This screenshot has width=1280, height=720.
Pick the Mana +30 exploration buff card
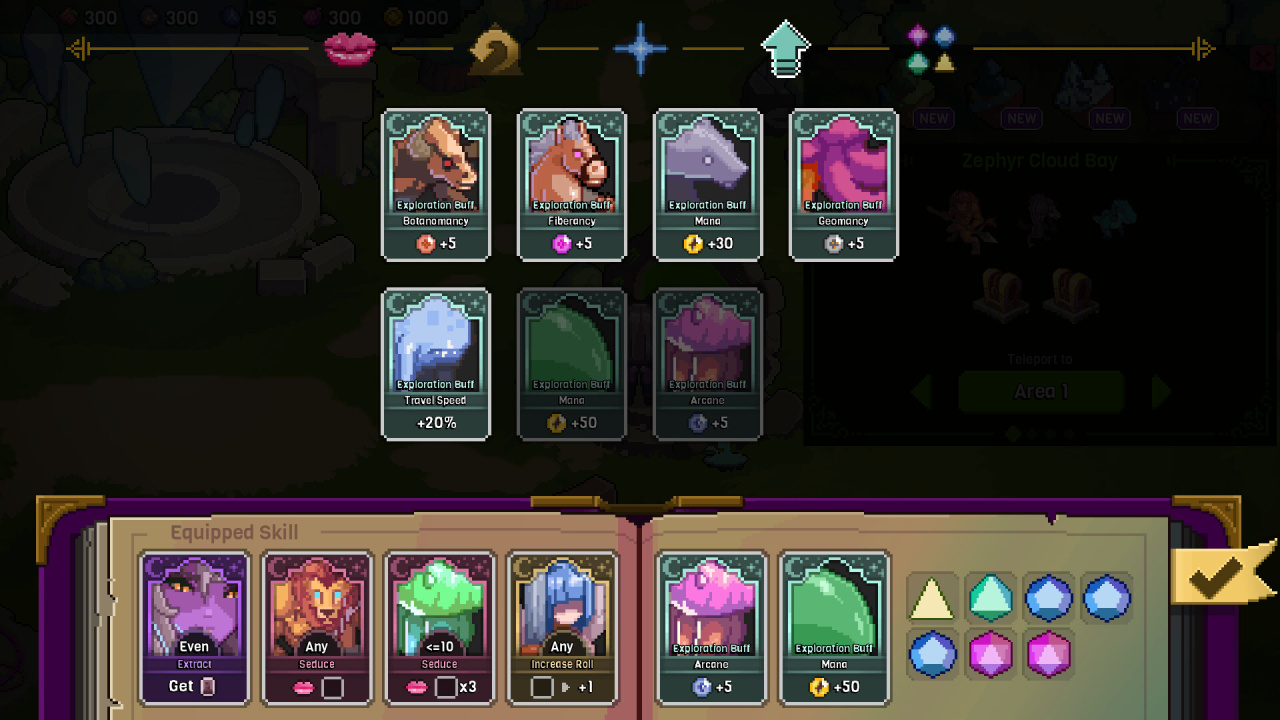(x=708, y=185)
